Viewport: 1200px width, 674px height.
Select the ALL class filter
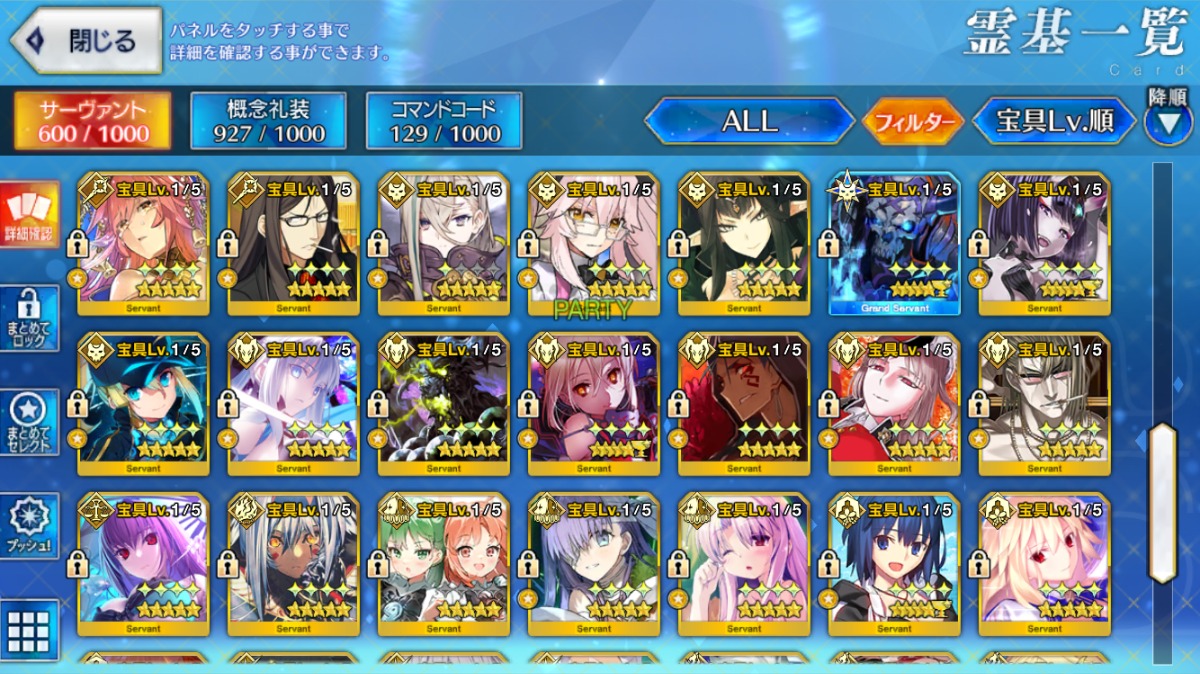click(749, 121)
